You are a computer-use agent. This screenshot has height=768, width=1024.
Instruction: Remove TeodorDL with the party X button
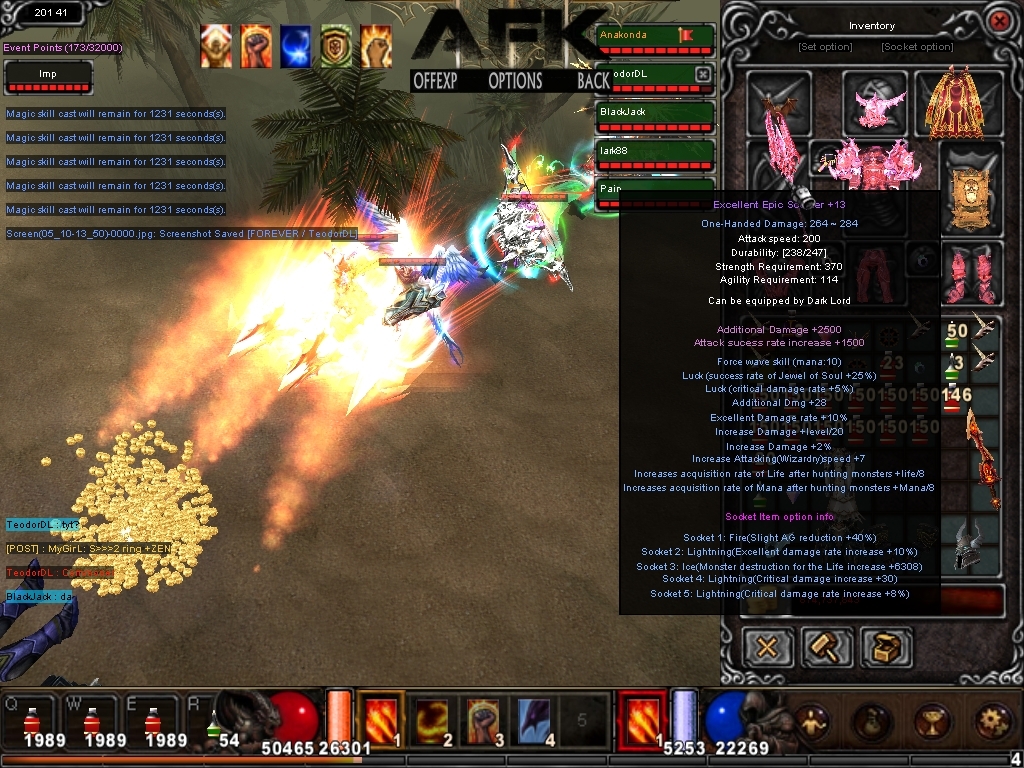[703, 74]
